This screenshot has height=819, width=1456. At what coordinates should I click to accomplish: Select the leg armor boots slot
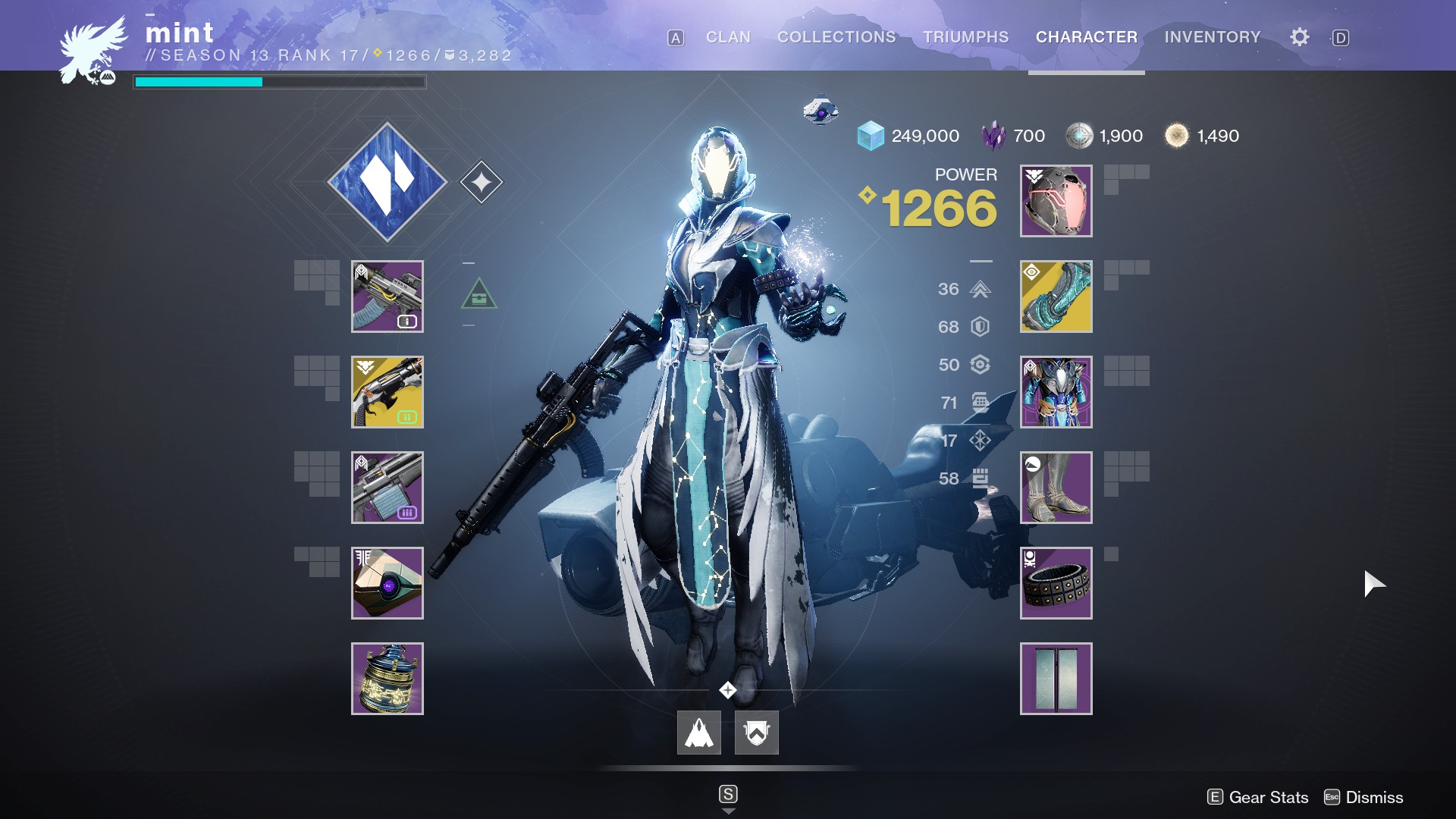[1056, 488]
